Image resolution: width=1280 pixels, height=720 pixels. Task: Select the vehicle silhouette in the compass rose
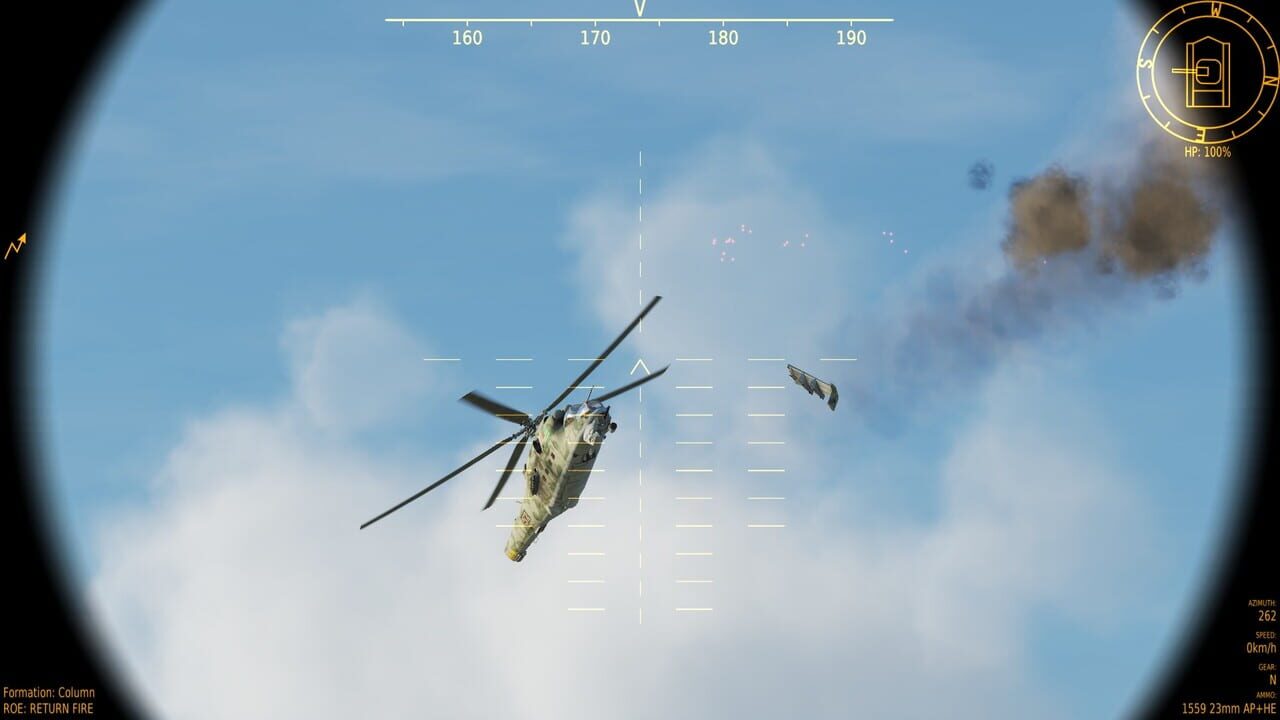[x=1208, y=70]
